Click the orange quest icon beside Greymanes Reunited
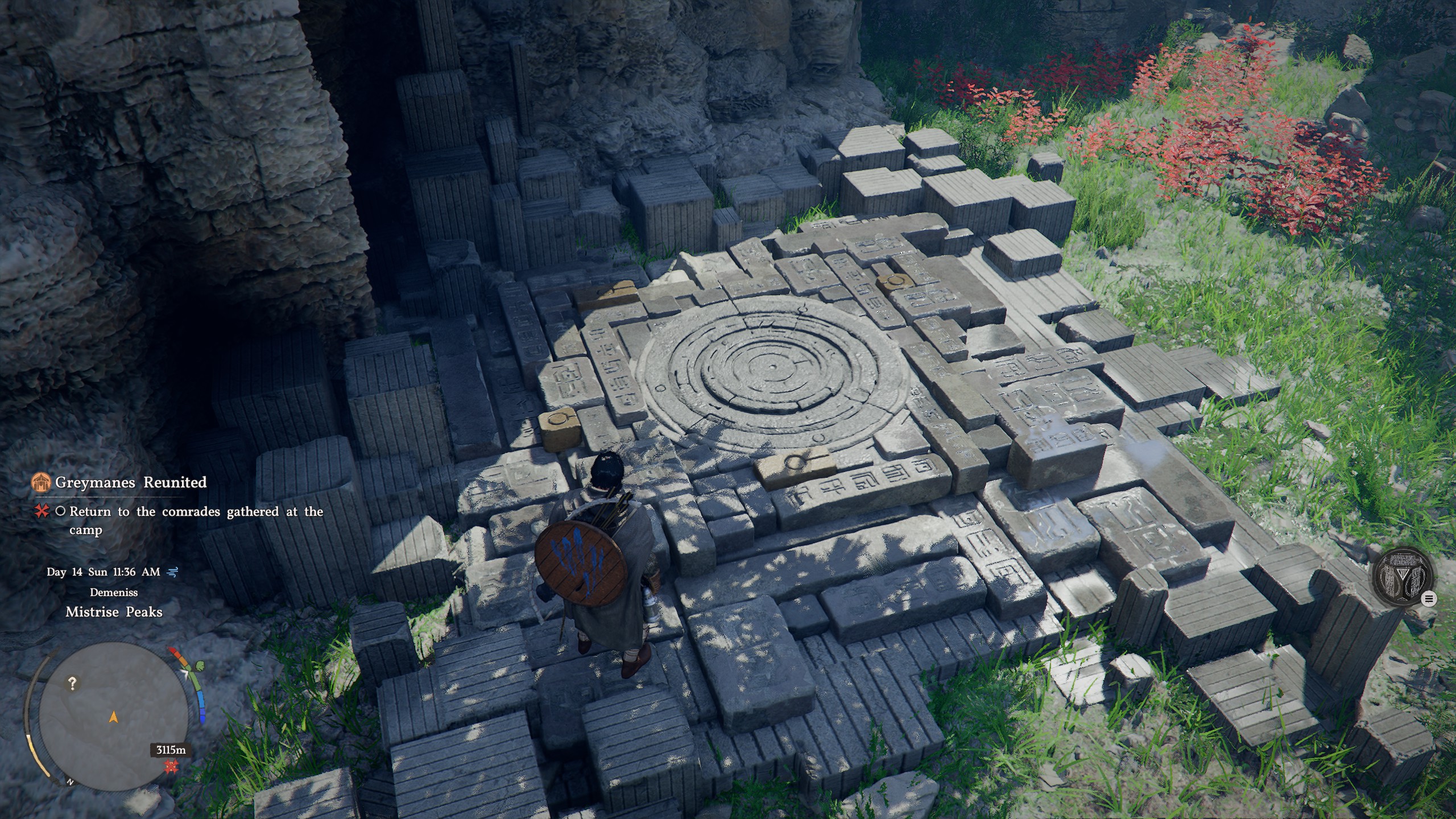1456x819 pixels. pos(41,482)
